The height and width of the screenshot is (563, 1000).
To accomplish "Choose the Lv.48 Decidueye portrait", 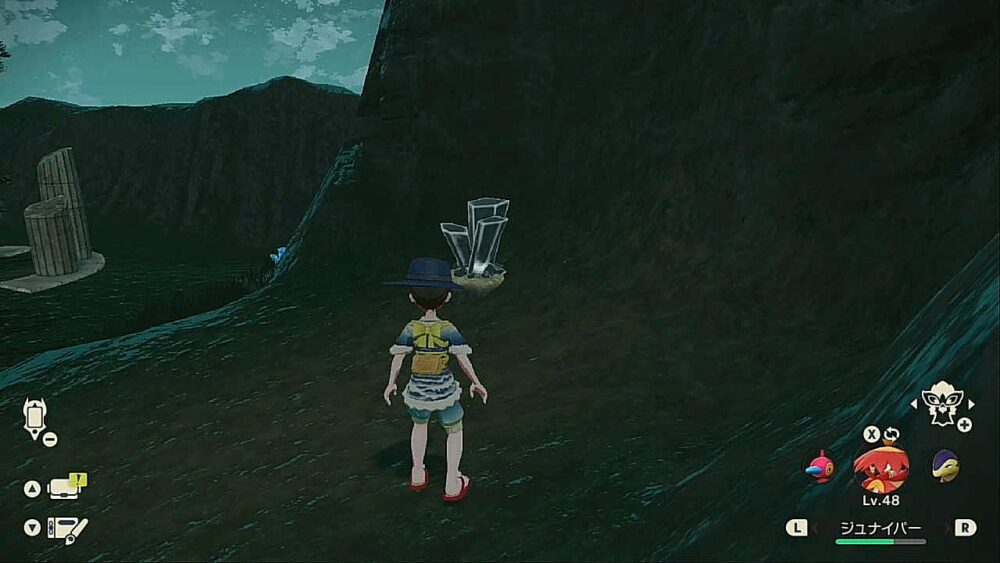I will [881, 467].
